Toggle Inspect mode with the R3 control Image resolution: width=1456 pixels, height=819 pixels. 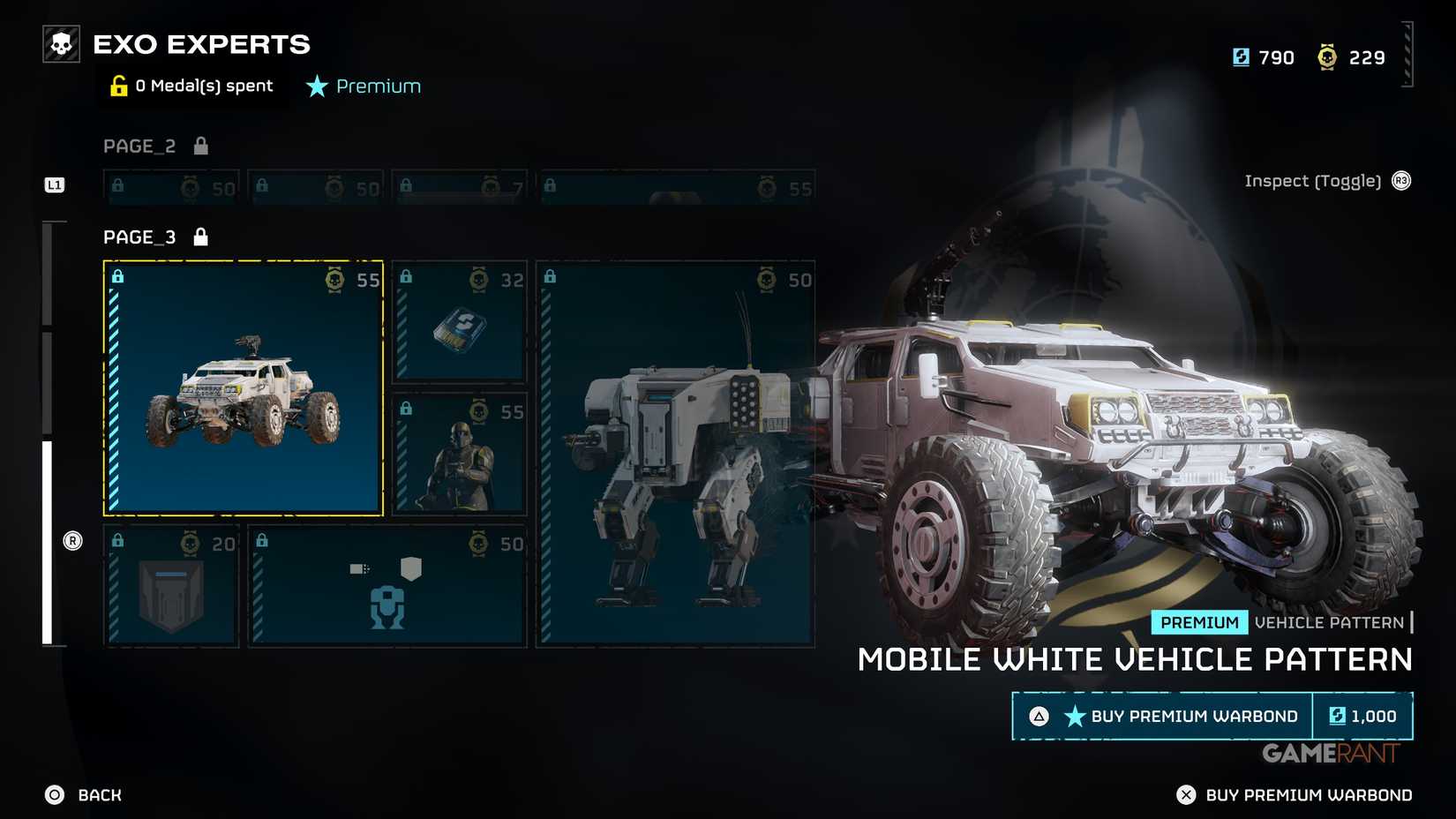[x=1400, y=180]
